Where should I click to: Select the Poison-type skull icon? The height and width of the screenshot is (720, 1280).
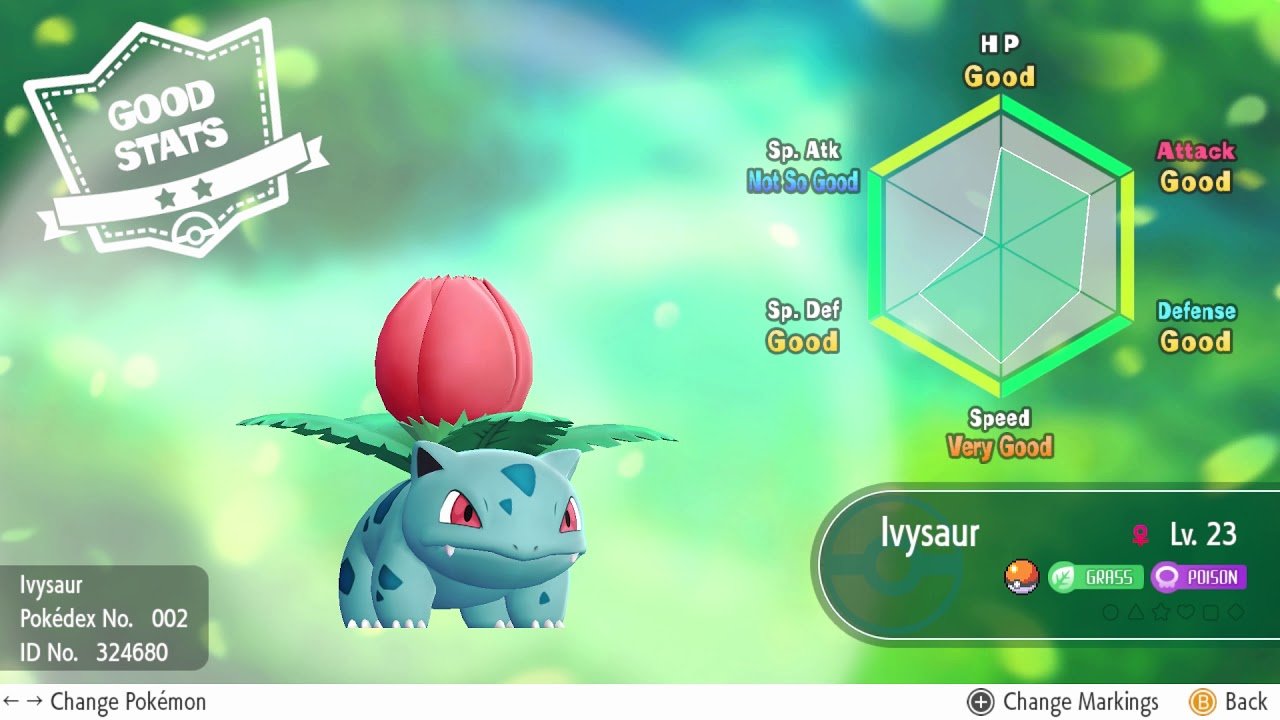click(x=1164, y=577)
